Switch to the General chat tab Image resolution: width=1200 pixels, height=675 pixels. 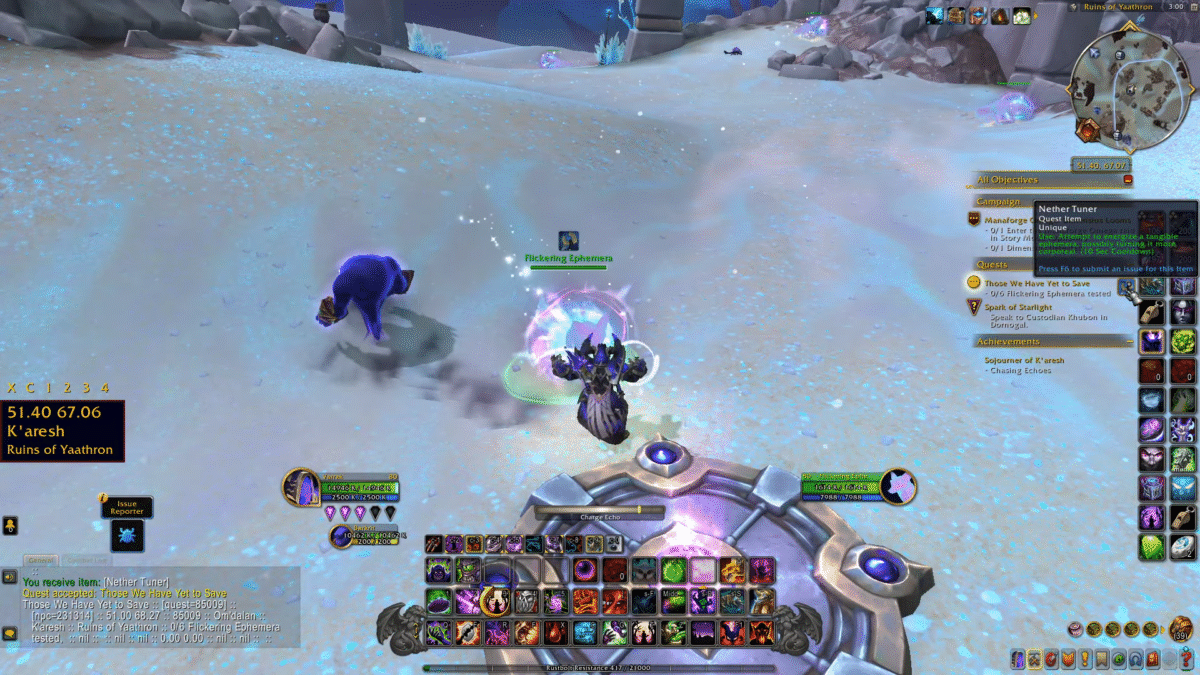(41, 560)
